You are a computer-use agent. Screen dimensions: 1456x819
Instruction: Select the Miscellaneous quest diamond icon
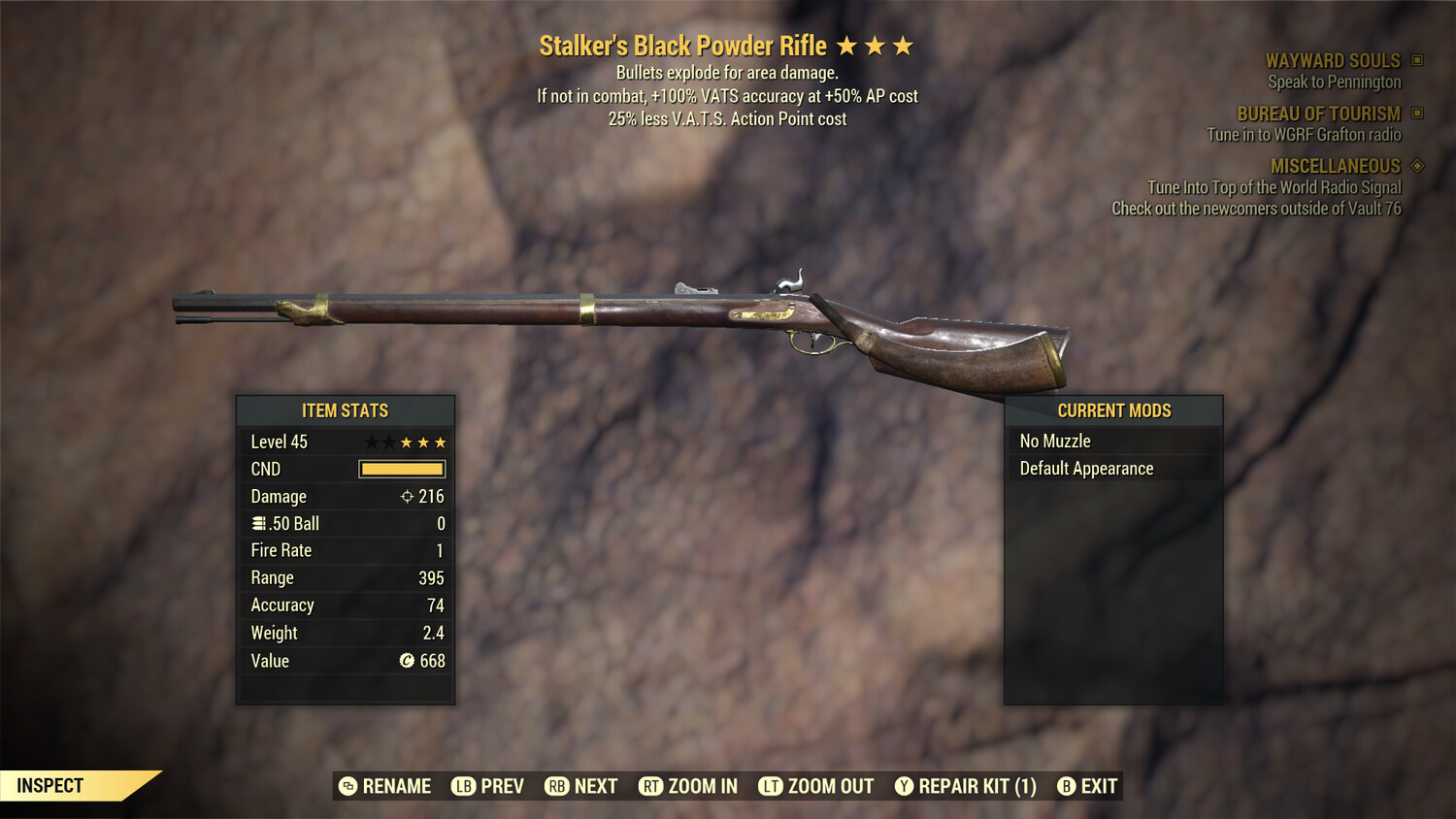tap(1417, 165)
